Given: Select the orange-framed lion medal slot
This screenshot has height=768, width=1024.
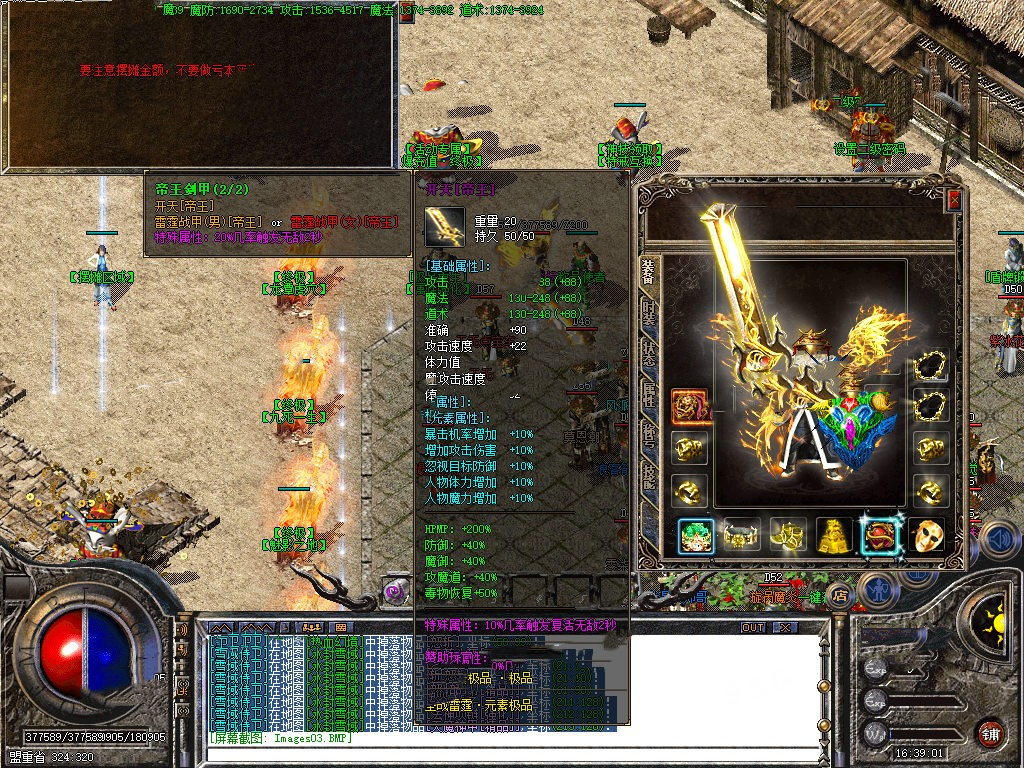Looking at the screenshot, I should click(x=689, y=406).
